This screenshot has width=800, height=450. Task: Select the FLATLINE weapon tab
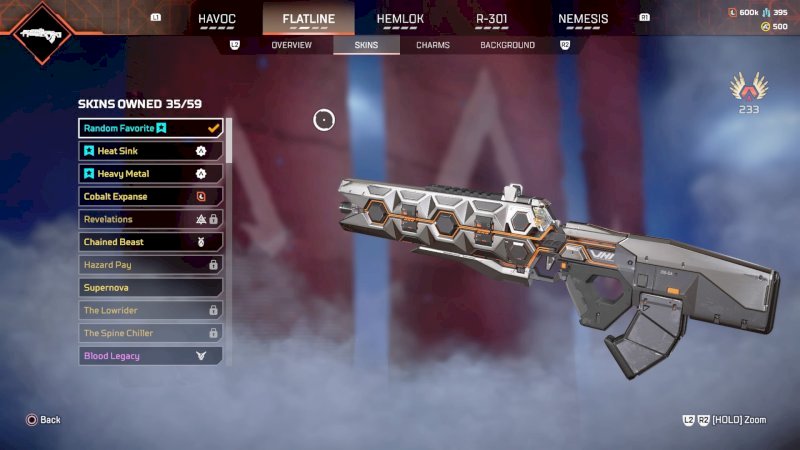coord(317,18)
